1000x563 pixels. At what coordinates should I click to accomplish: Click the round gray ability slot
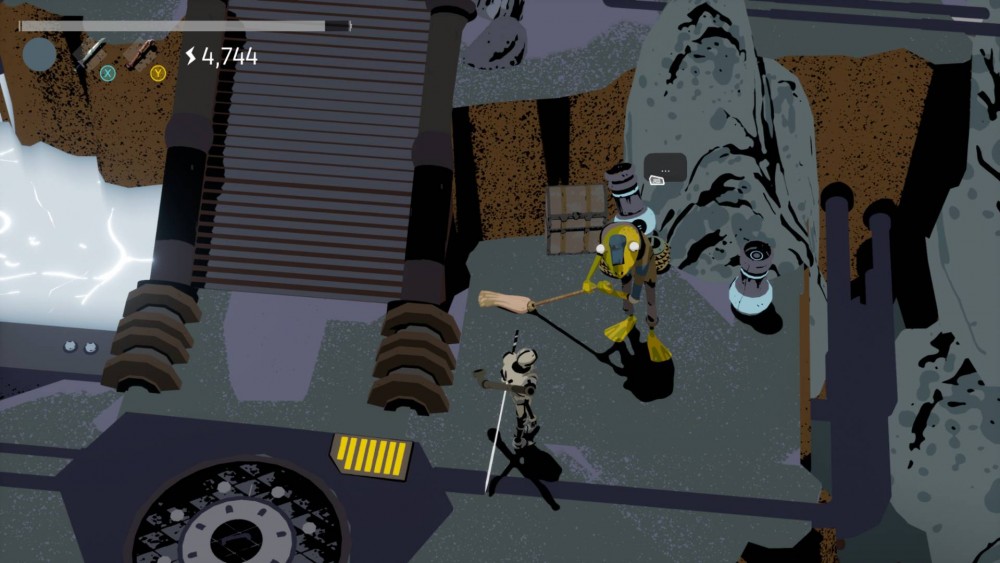click(x=40, y=54)
